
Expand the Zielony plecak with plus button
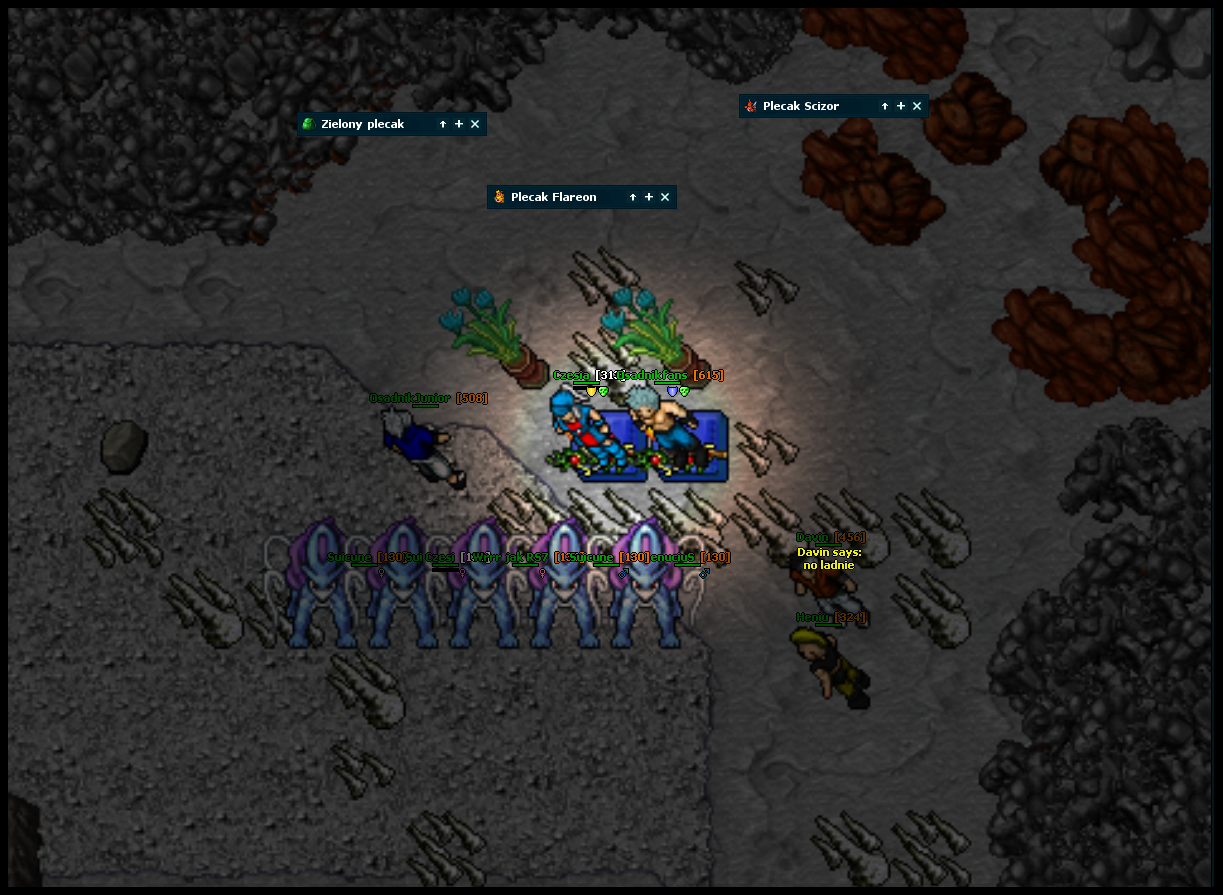click(x=459, y=124)
